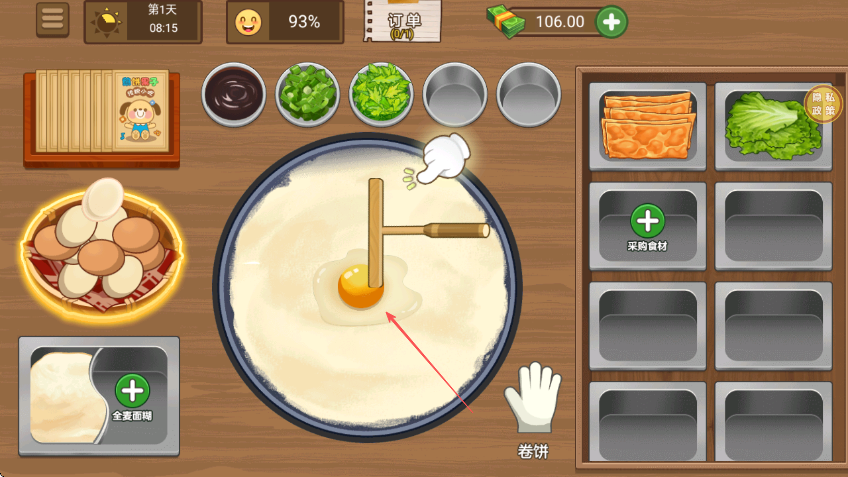
Task: Pick the chopped green scallion bowl
Action: tap(307, 95)
